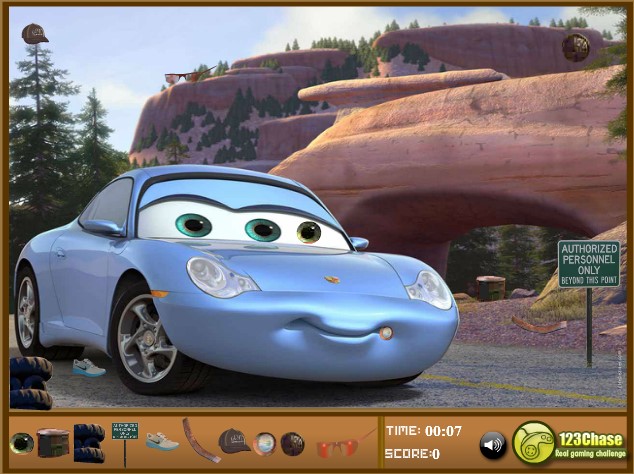Pick the dark brown round item in the tray
Viewport: 634px width, 474px height.
click(292, 443)
